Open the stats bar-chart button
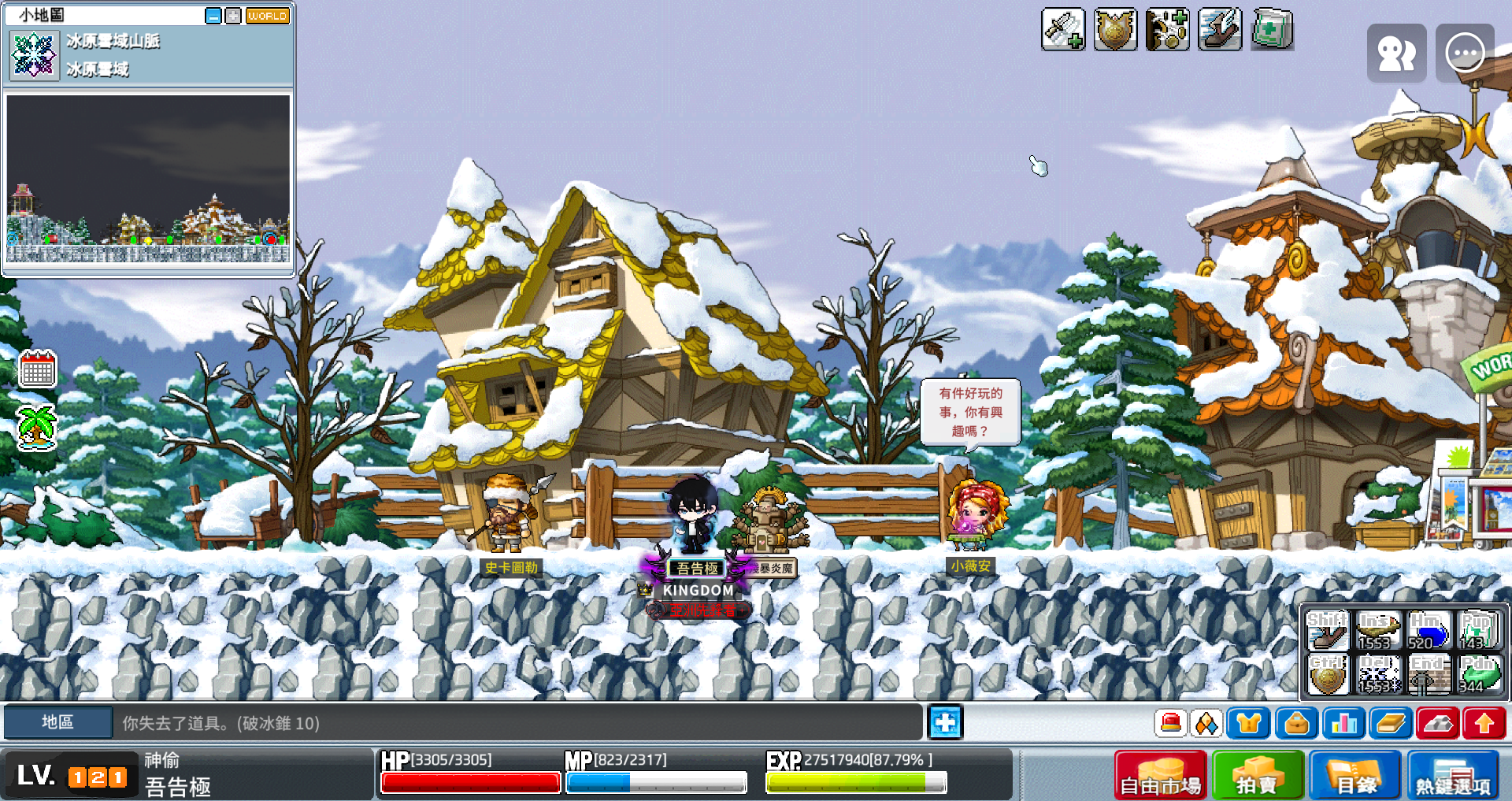This screenshot has height=801, width=1512. point(1343,723)
